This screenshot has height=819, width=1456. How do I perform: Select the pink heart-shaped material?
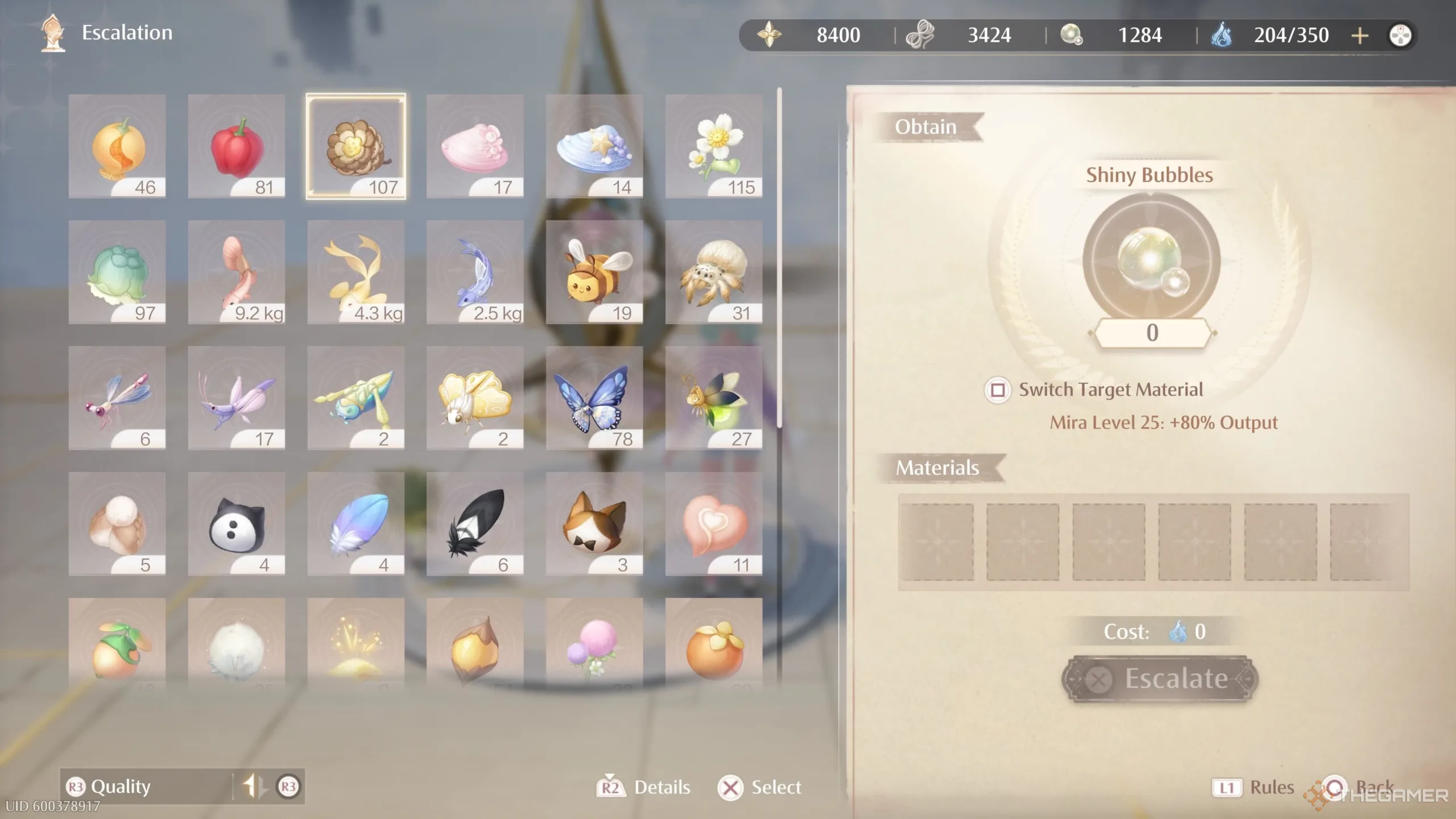point(714,524)
